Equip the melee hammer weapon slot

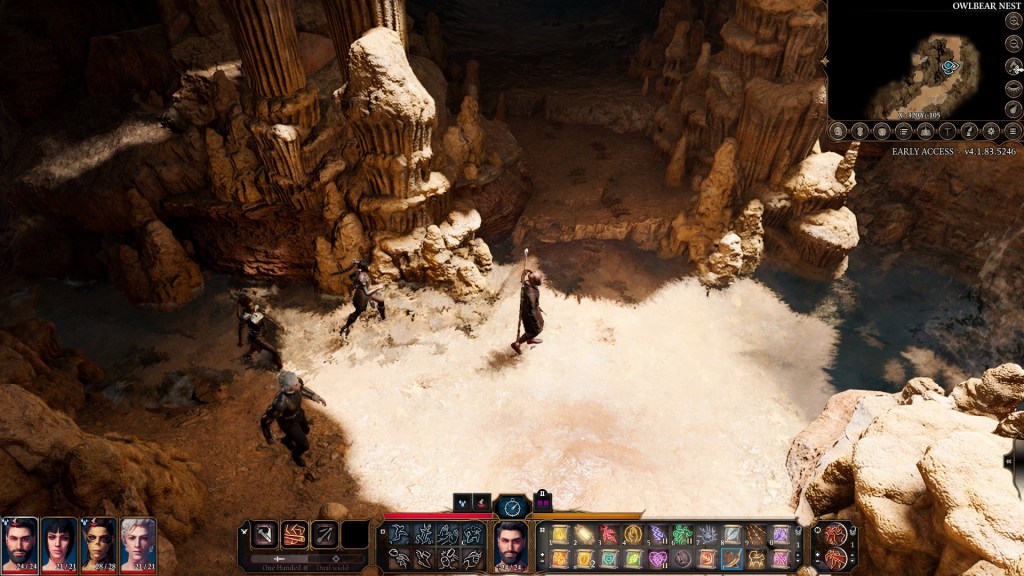265,535
